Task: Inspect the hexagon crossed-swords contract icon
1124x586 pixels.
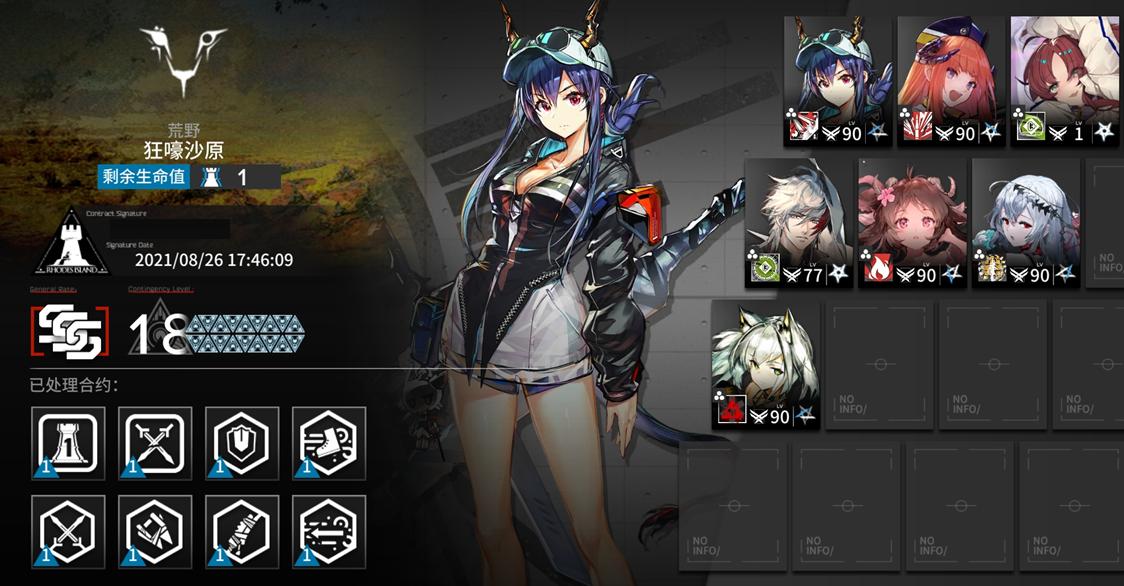Action: (68, 531)
